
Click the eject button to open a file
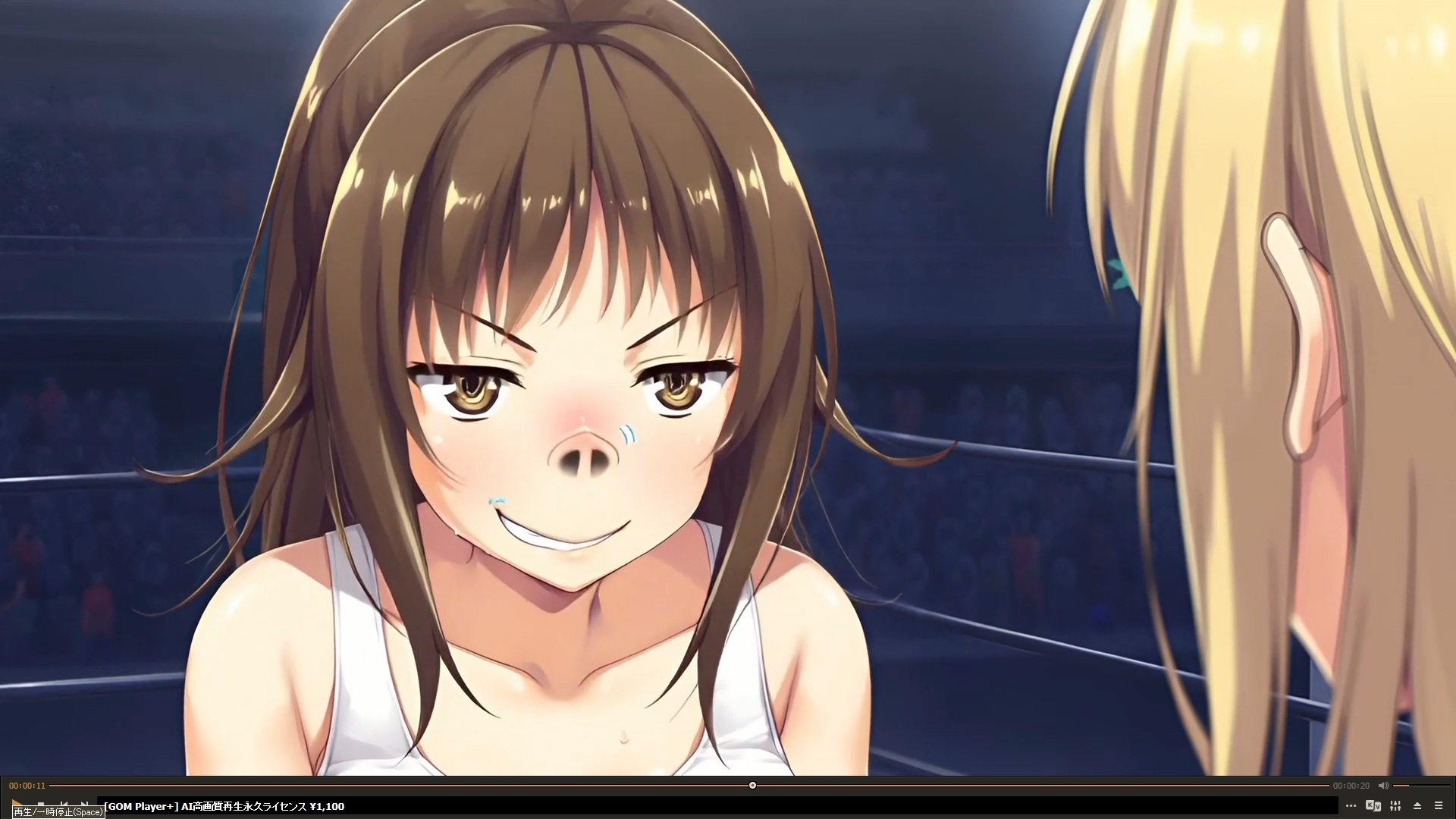(x=1419, y=806)
